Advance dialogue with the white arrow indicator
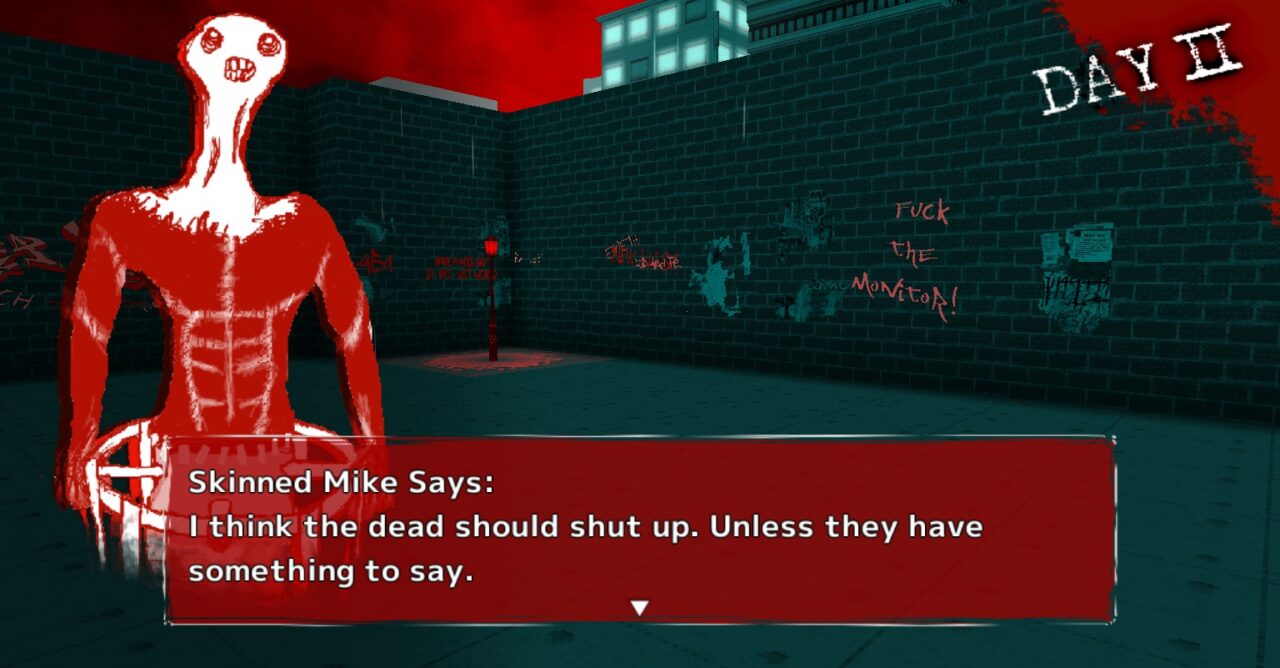 click(x=640, y=607)
